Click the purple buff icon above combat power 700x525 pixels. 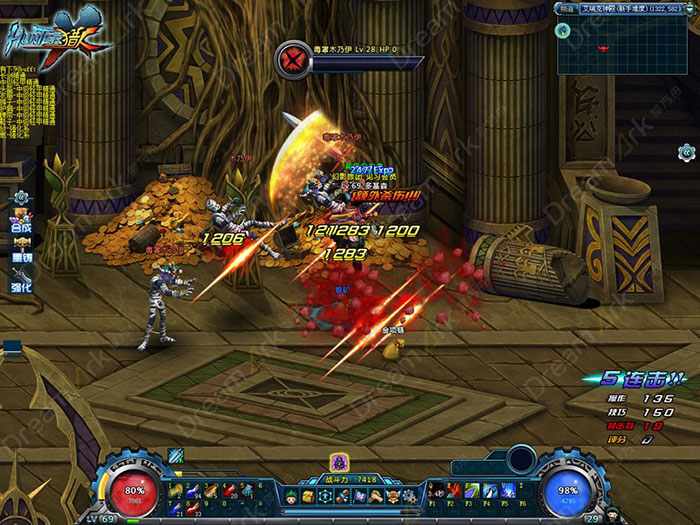pos(339,462)
